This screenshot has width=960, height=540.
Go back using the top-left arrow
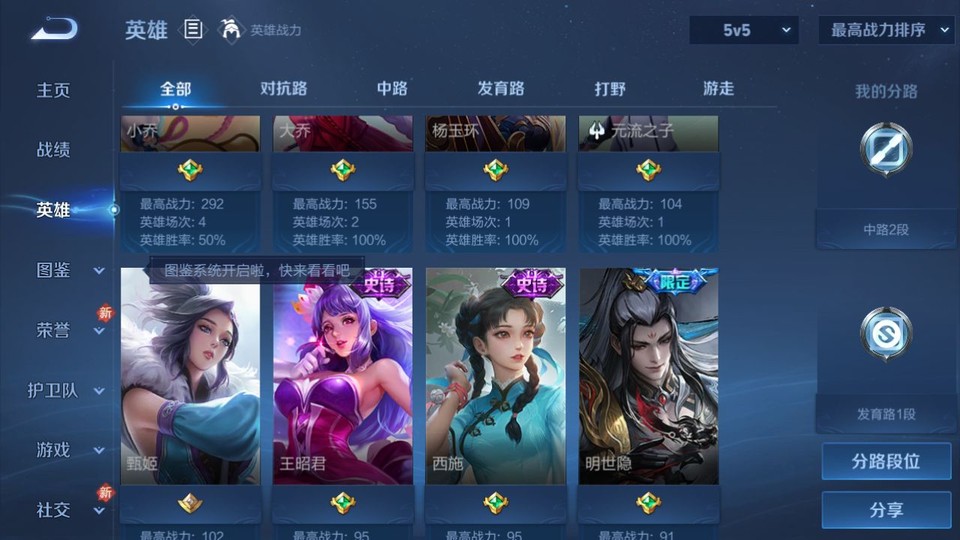click(54, 29)
